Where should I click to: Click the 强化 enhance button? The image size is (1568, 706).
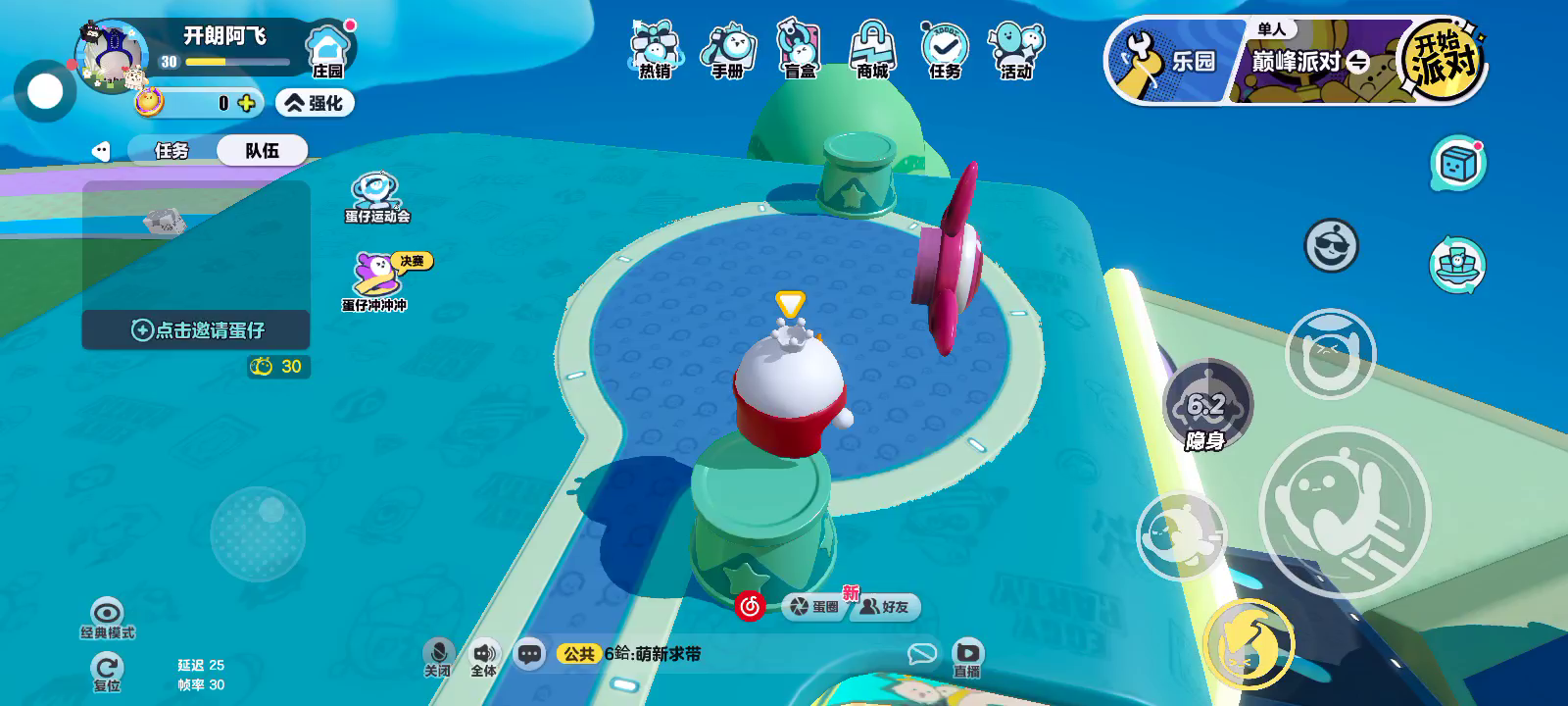point(315,103)
